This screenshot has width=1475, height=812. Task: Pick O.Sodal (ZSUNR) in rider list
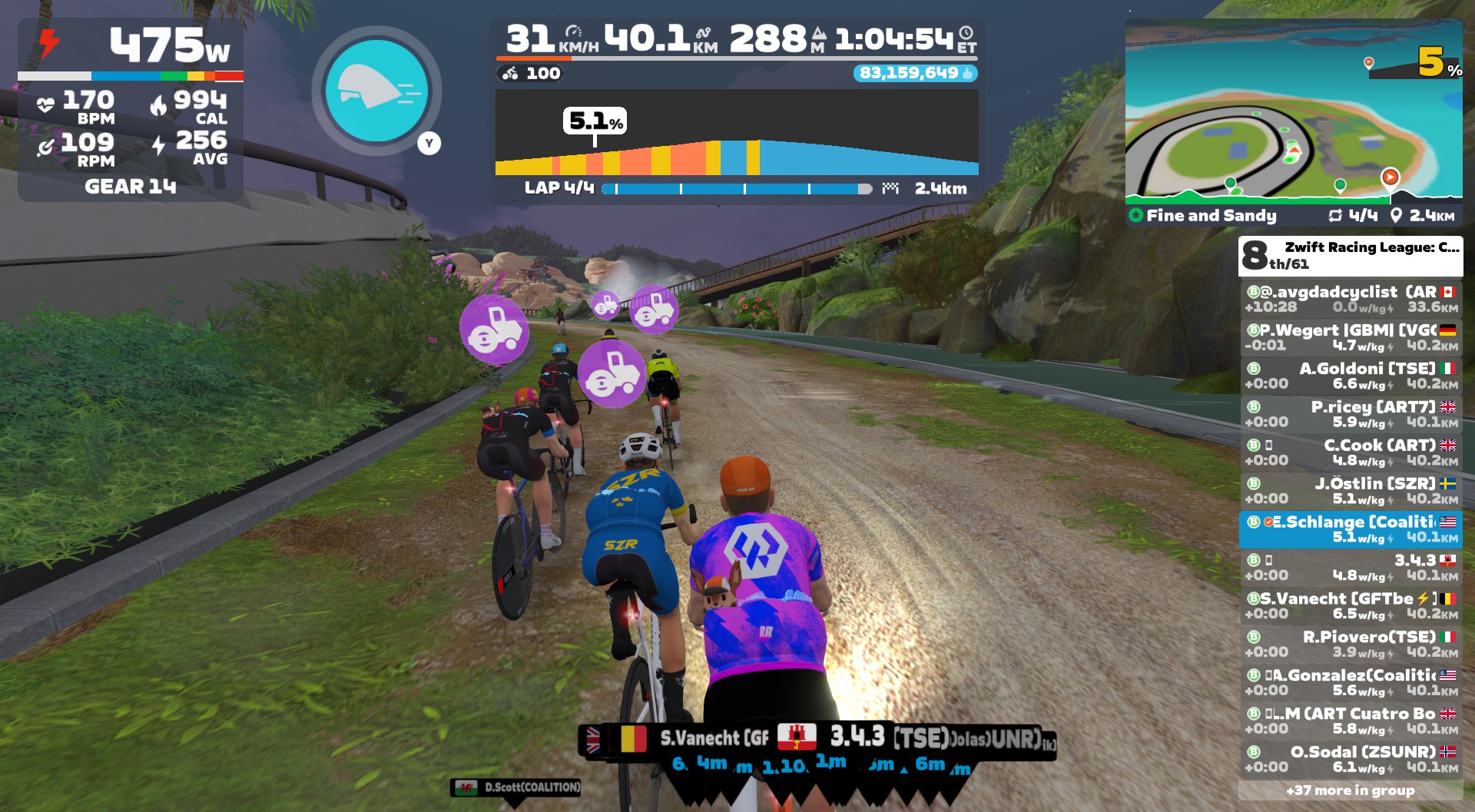pos(1350,759)
